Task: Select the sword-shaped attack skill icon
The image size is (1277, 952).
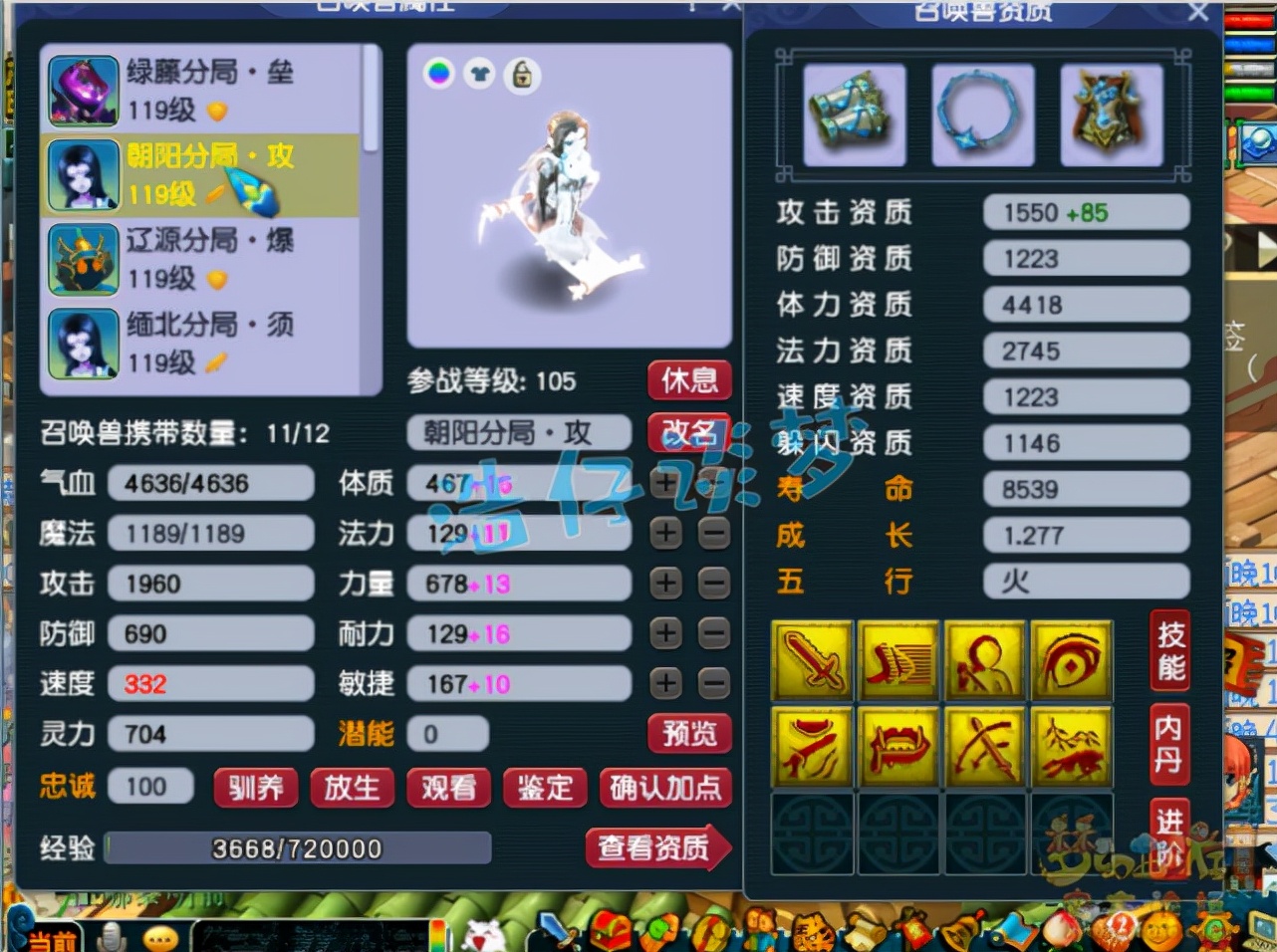Action: coord(812,660)
